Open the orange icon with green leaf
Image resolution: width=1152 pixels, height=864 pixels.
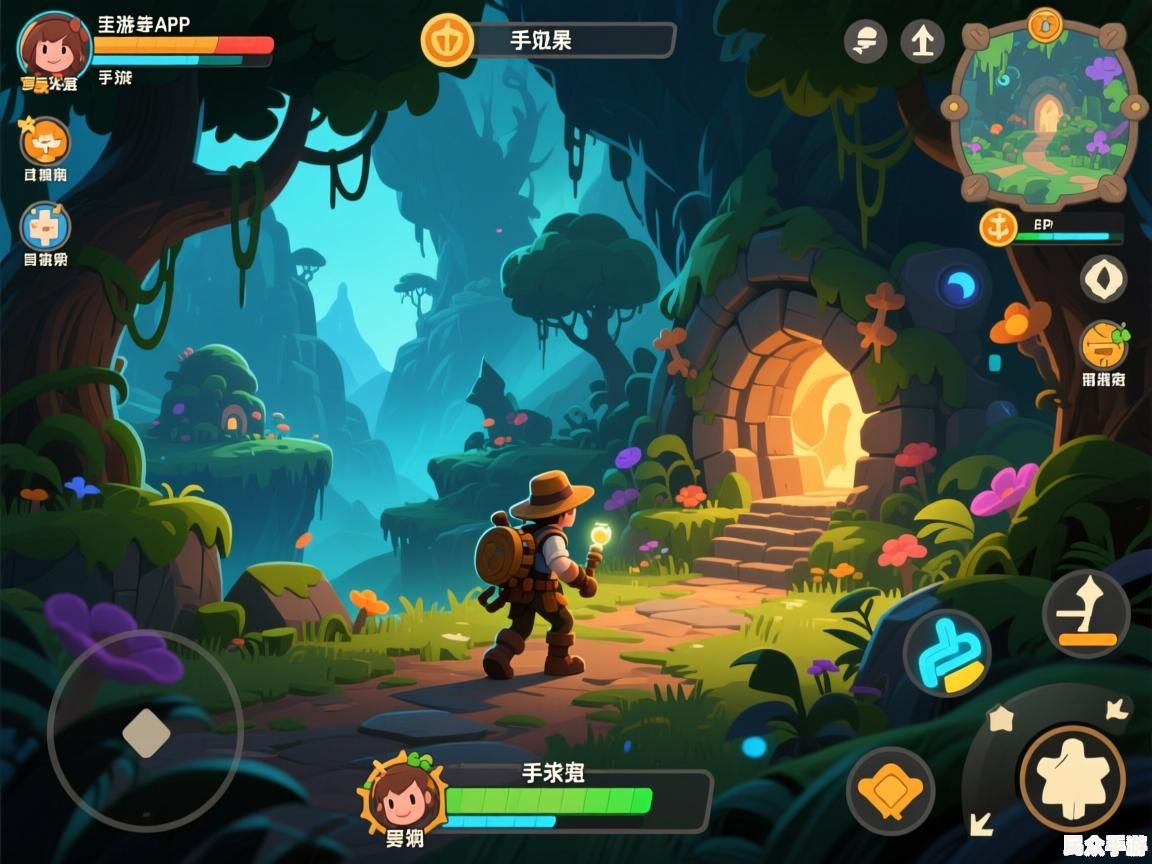1104,346
